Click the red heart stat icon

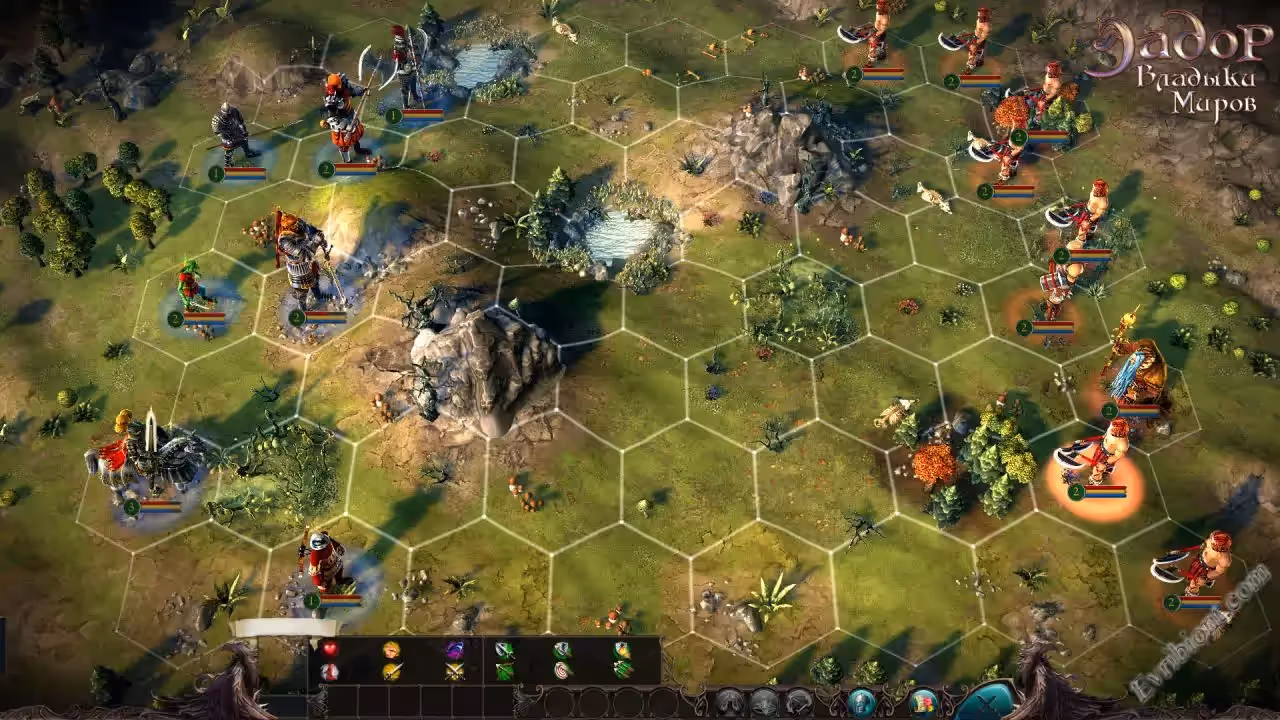pyautogui.click(x=329, y=649)
